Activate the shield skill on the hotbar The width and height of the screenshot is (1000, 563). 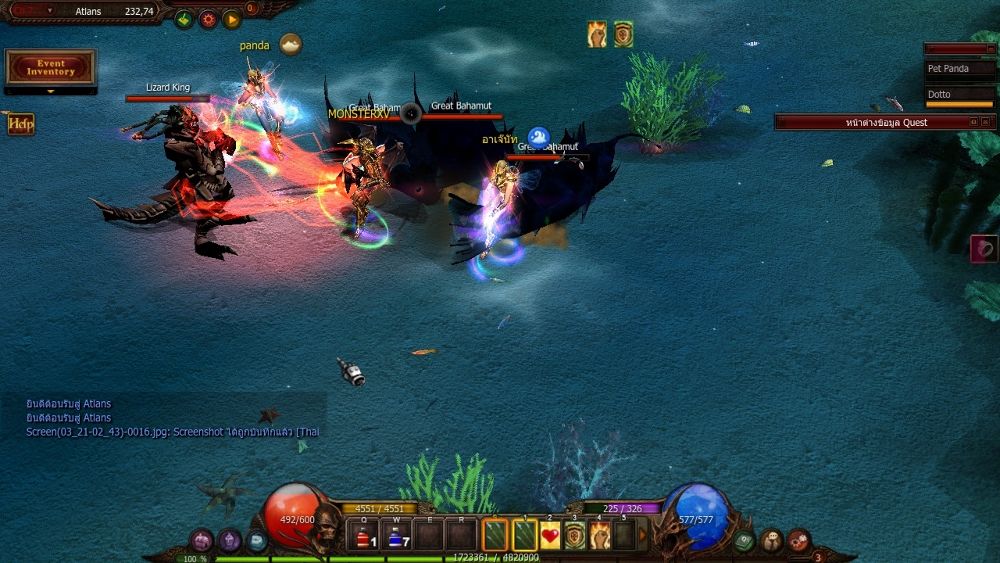coord(575,536)
